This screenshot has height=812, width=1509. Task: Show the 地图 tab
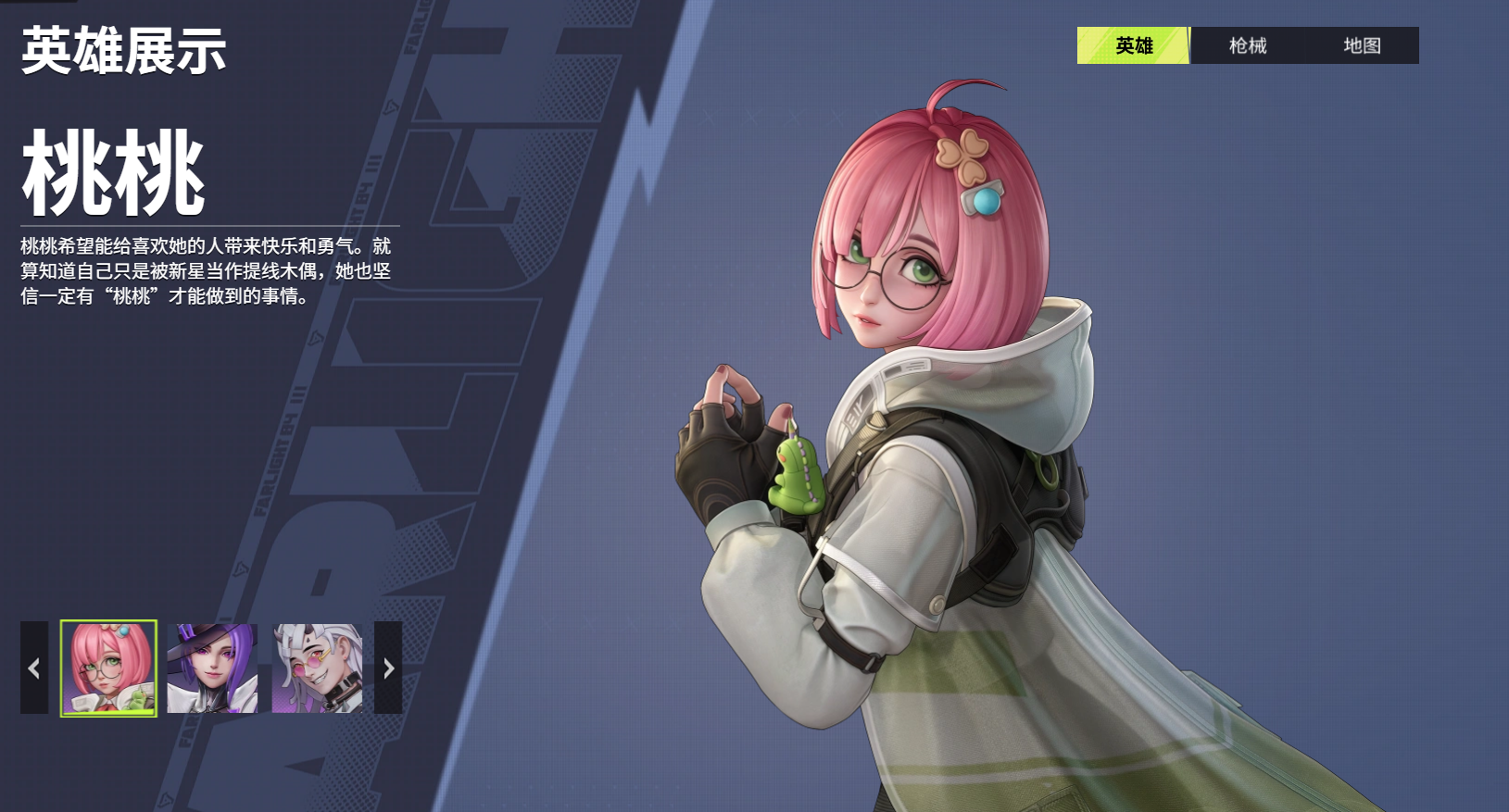1362,45
